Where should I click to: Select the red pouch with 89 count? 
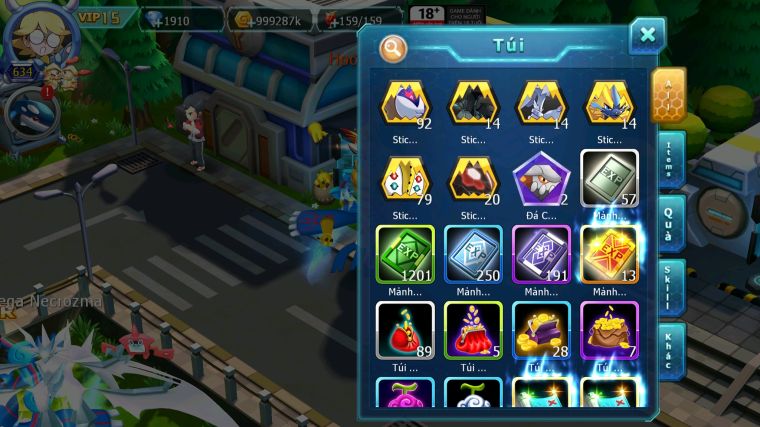coord(405,329)
